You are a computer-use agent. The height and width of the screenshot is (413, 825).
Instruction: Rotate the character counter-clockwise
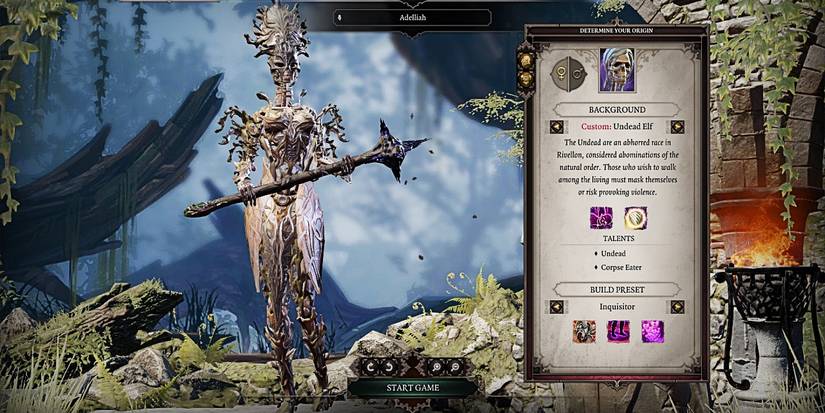(372, 366)
